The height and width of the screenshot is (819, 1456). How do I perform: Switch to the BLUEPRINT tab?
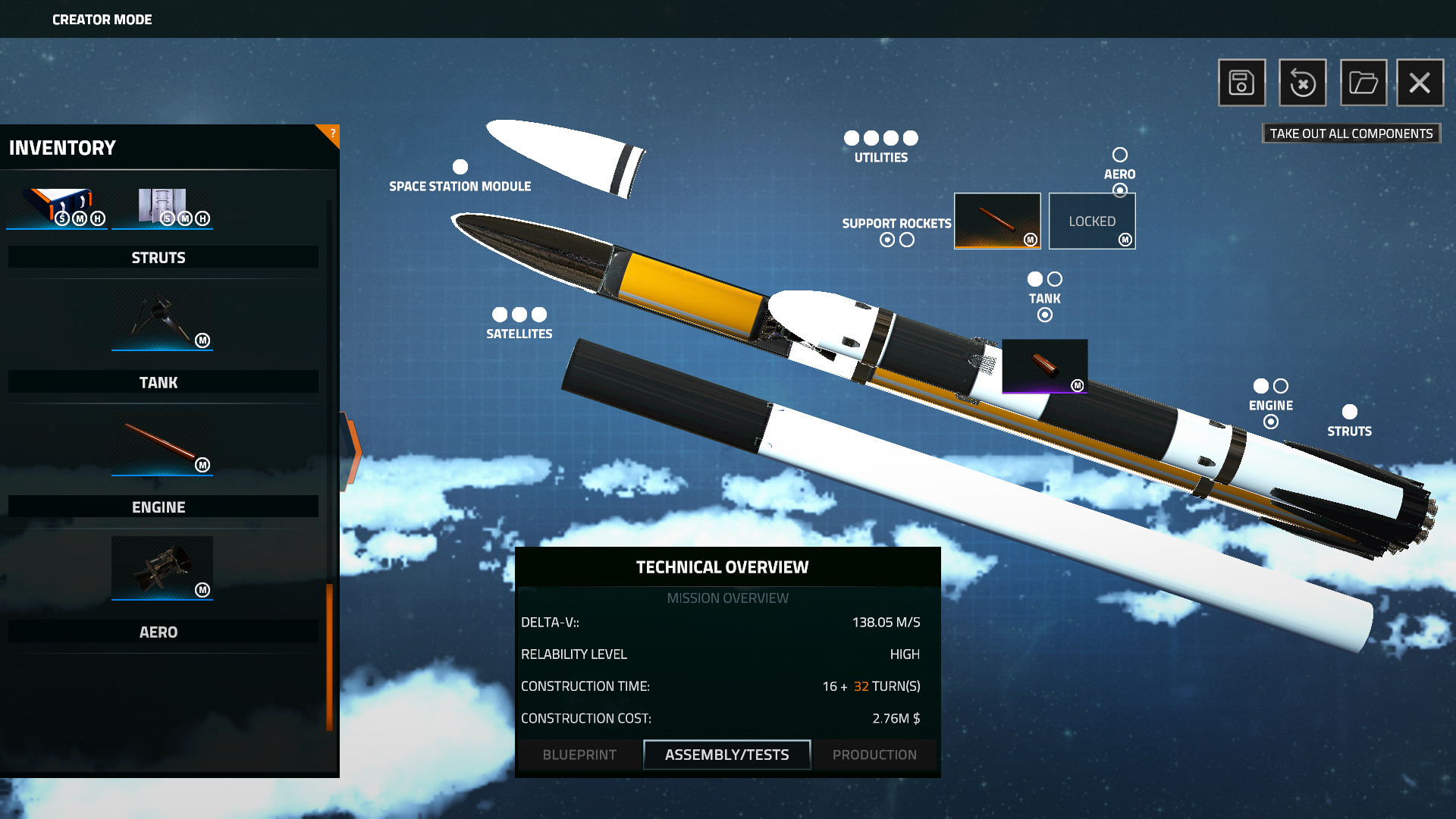(x=579, y=755)
